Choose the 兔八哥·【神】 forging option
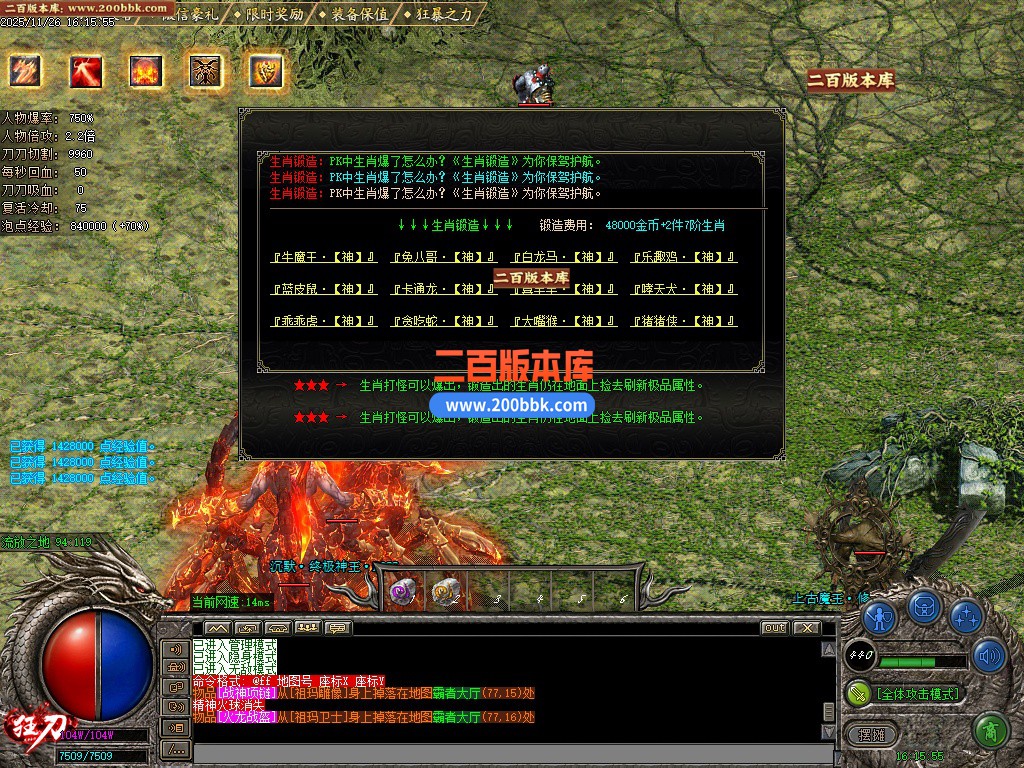This screenshot has width=1024, height=768. coord(444,257)
